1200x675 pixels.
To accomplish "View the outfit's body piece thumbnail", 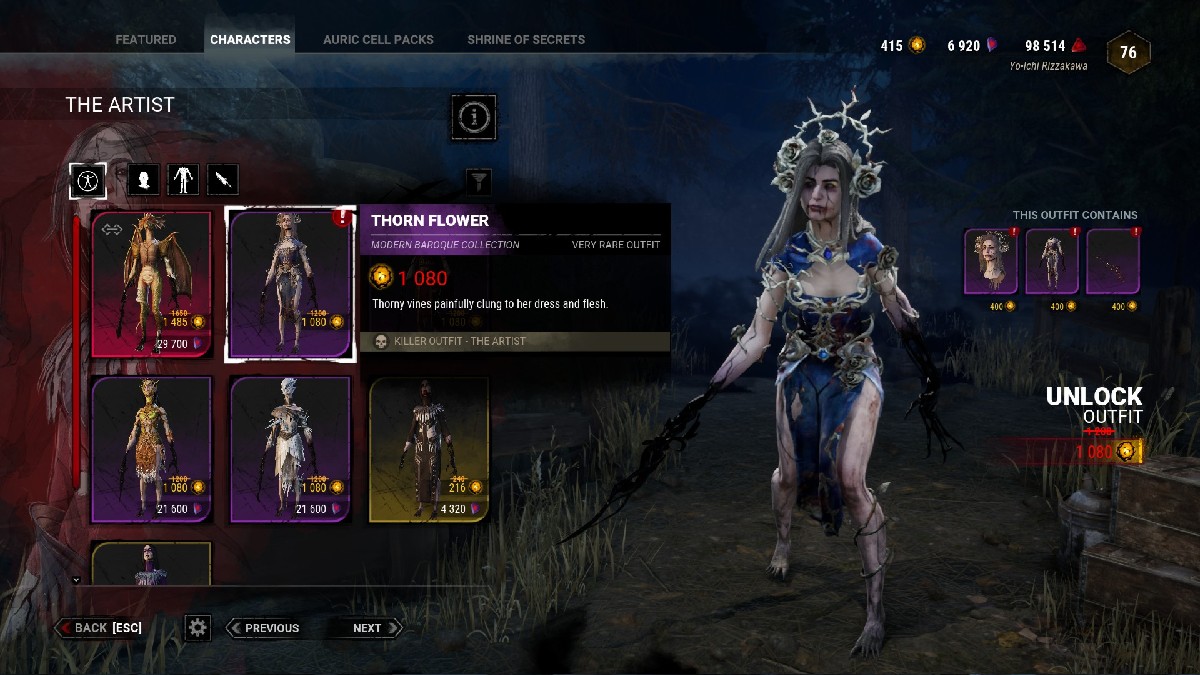I will [1052, 262].
